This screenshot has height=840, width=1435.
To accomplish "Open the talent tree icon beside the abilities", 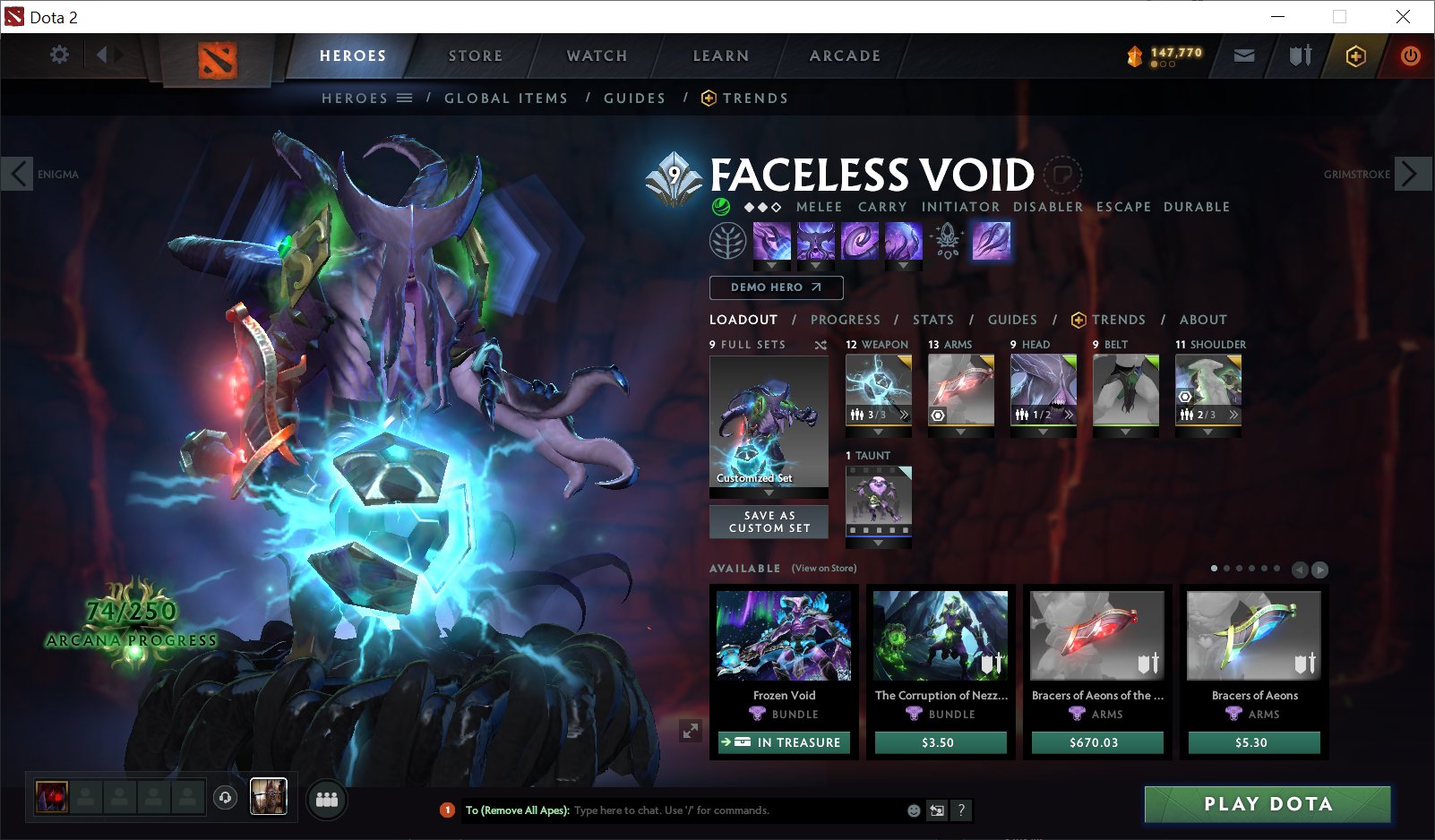I will 726,242.
